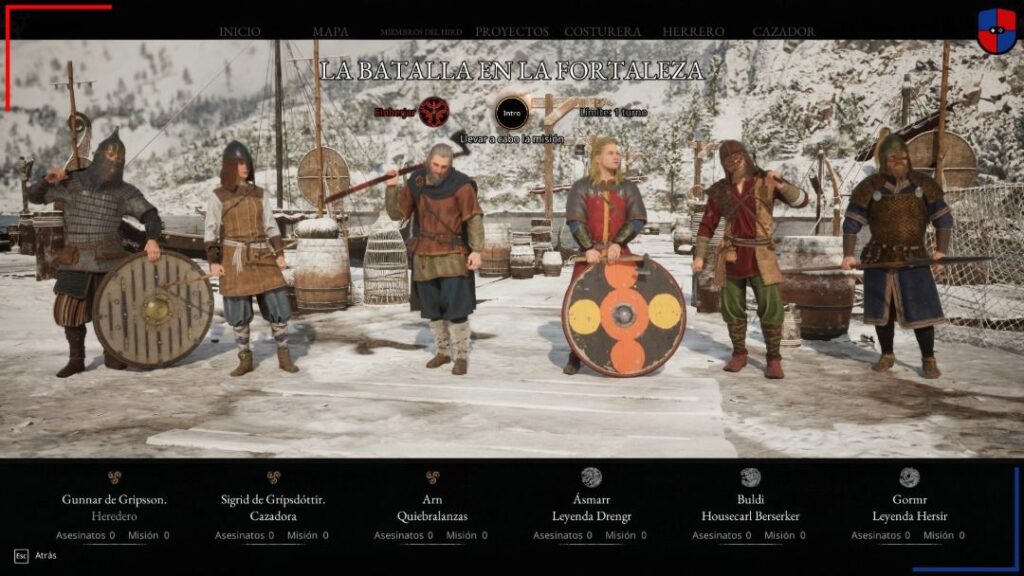Open the Herrero tab
Image resolution: width=1024 pixels, height=576 pixels.
[692, 32]
